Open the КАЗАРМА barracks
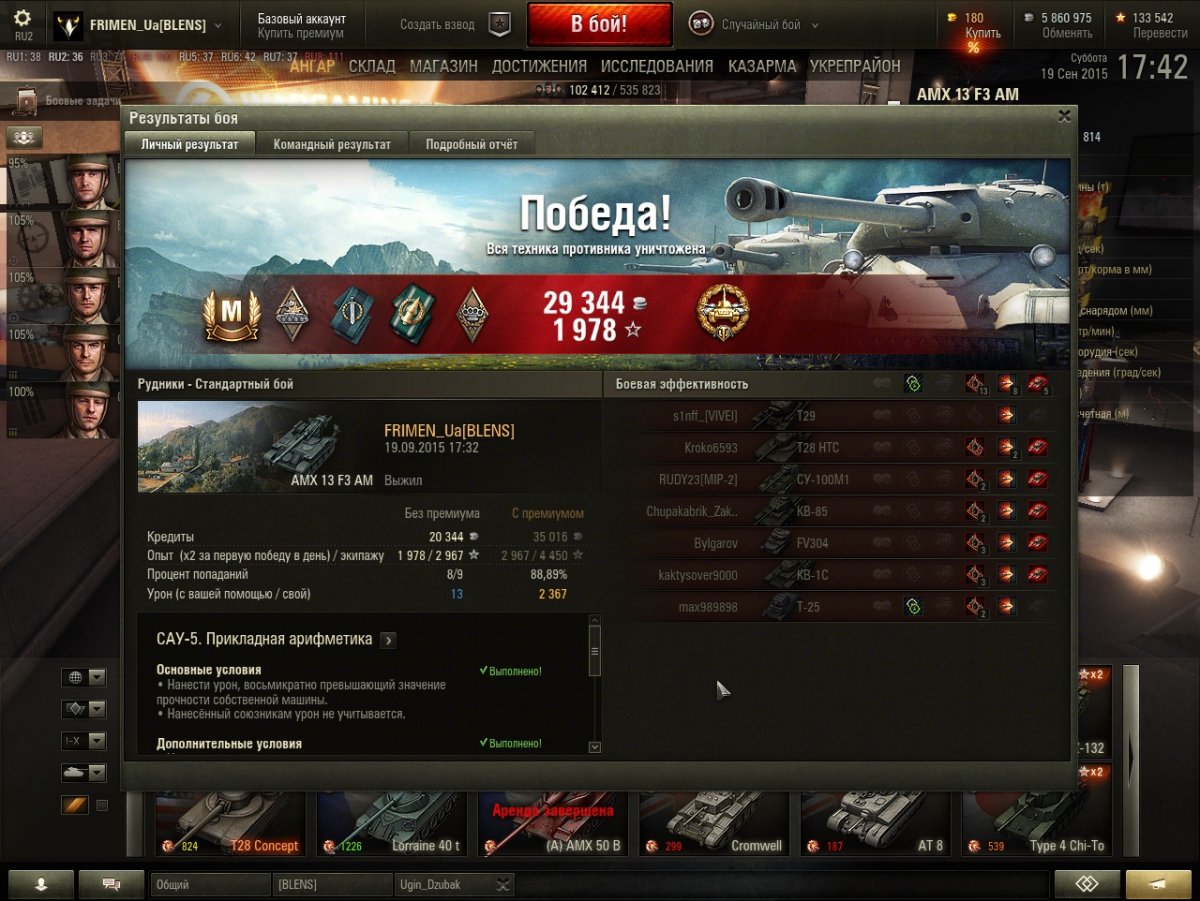Screen dimensions: 1200x901 (x=762, y=66)
